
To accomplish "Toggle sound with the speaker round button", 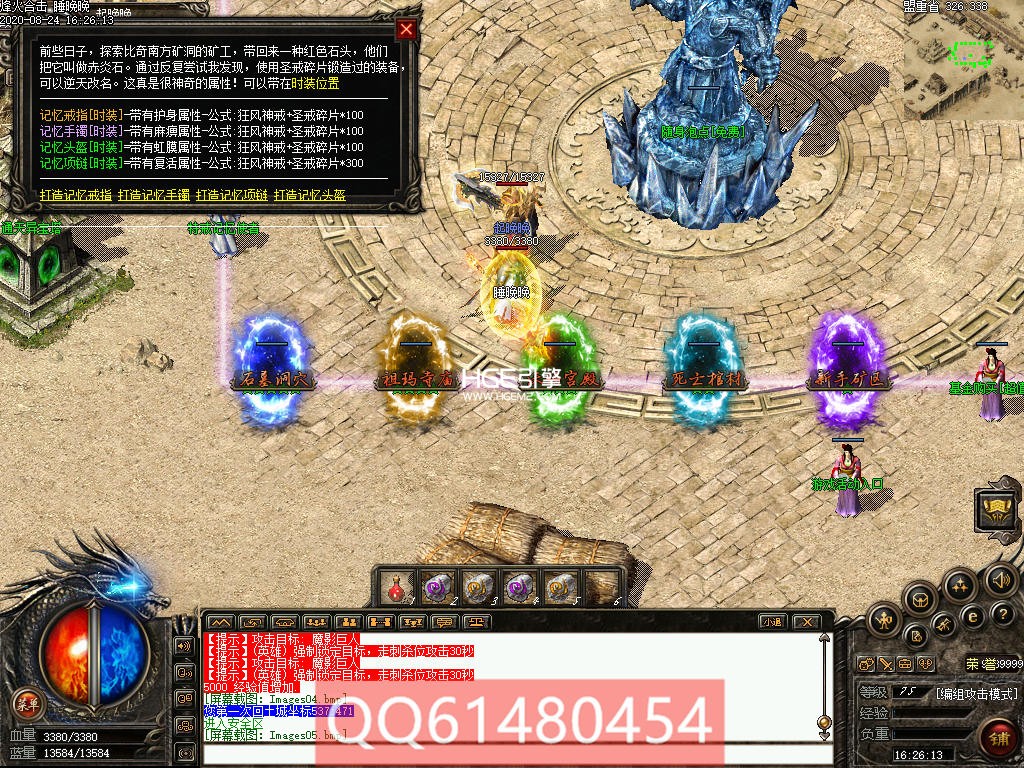I will tap(1000, 579).
